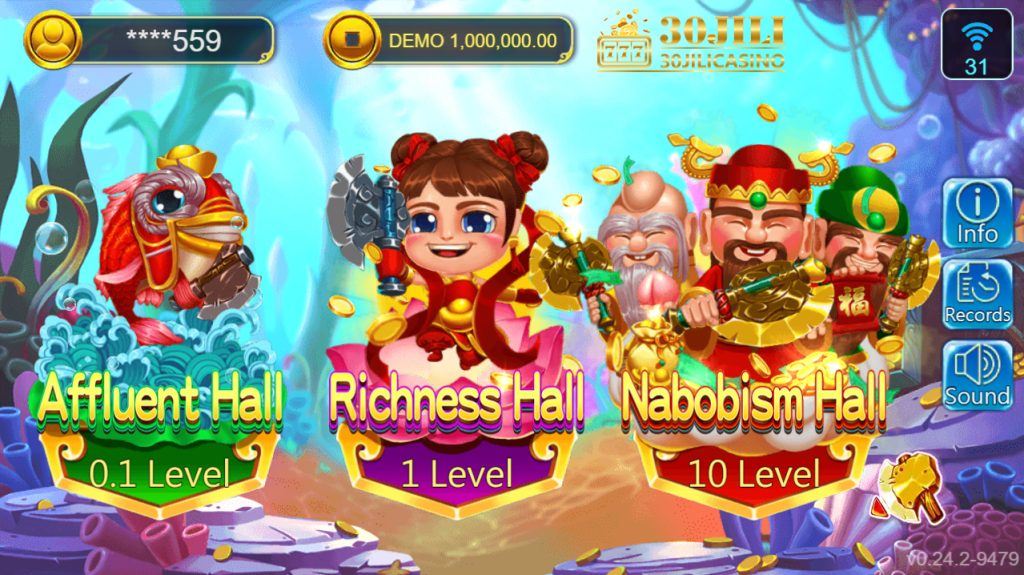View the game Records

click(x=977, y=295)
